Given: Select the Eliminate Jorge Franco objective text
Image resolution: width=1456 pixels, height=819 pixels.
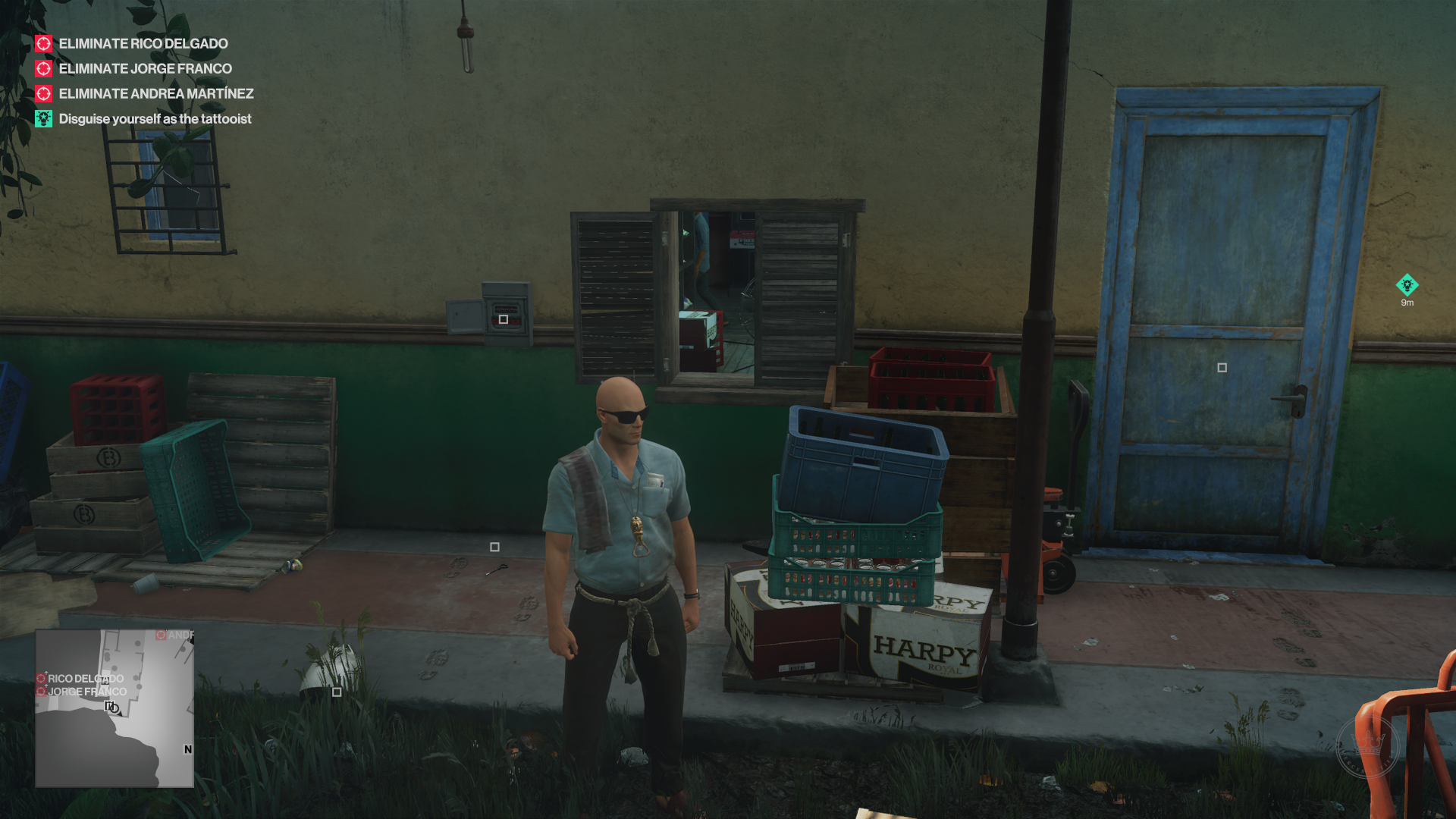Looking at the screenshot, I should (x=146, y=68).
